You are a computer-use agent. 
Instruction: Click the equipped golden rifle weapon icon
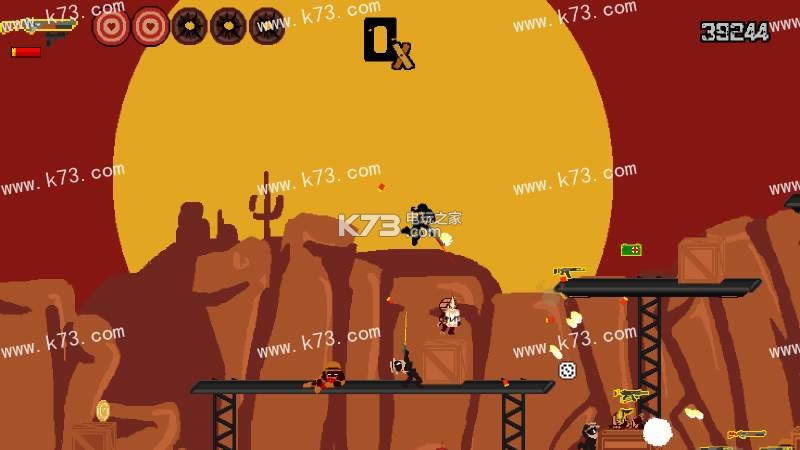pyautogui.click(x=40, y=27)
